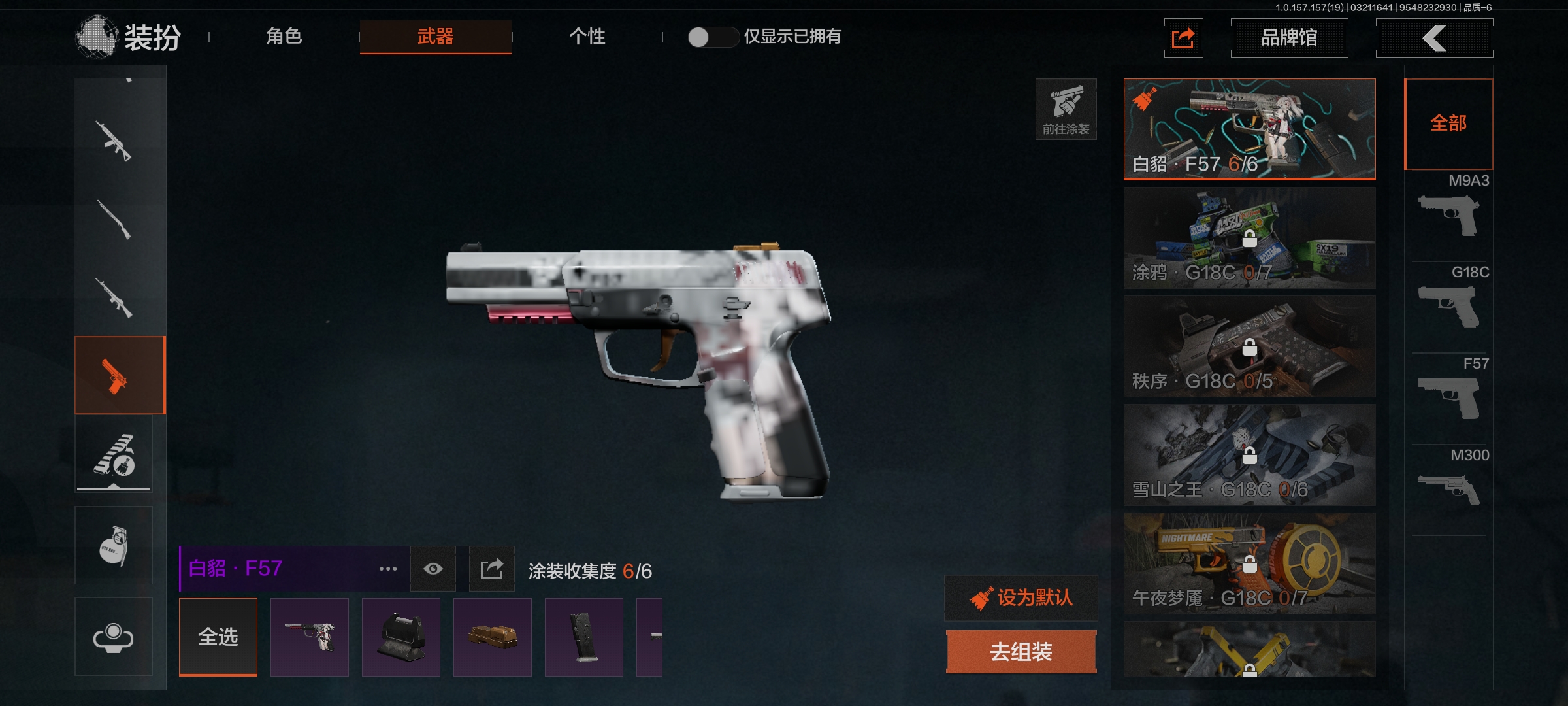Viewport: 1568px width, 706px height.
Task: Select the 秩序 · G18C skin card
Action: pos(1249,346)
